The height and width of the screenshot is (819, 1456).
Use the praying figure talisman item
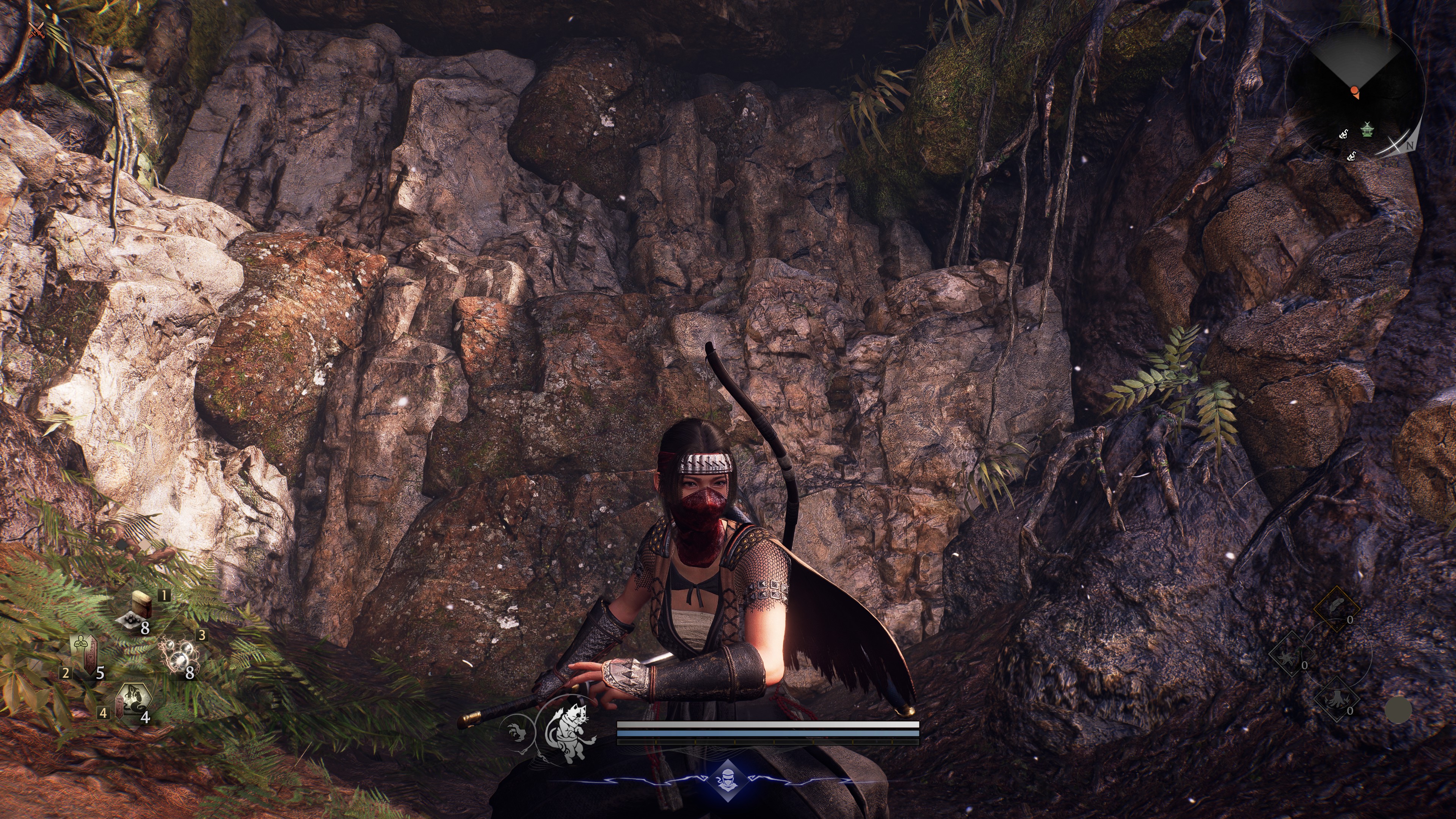(85, 656)
